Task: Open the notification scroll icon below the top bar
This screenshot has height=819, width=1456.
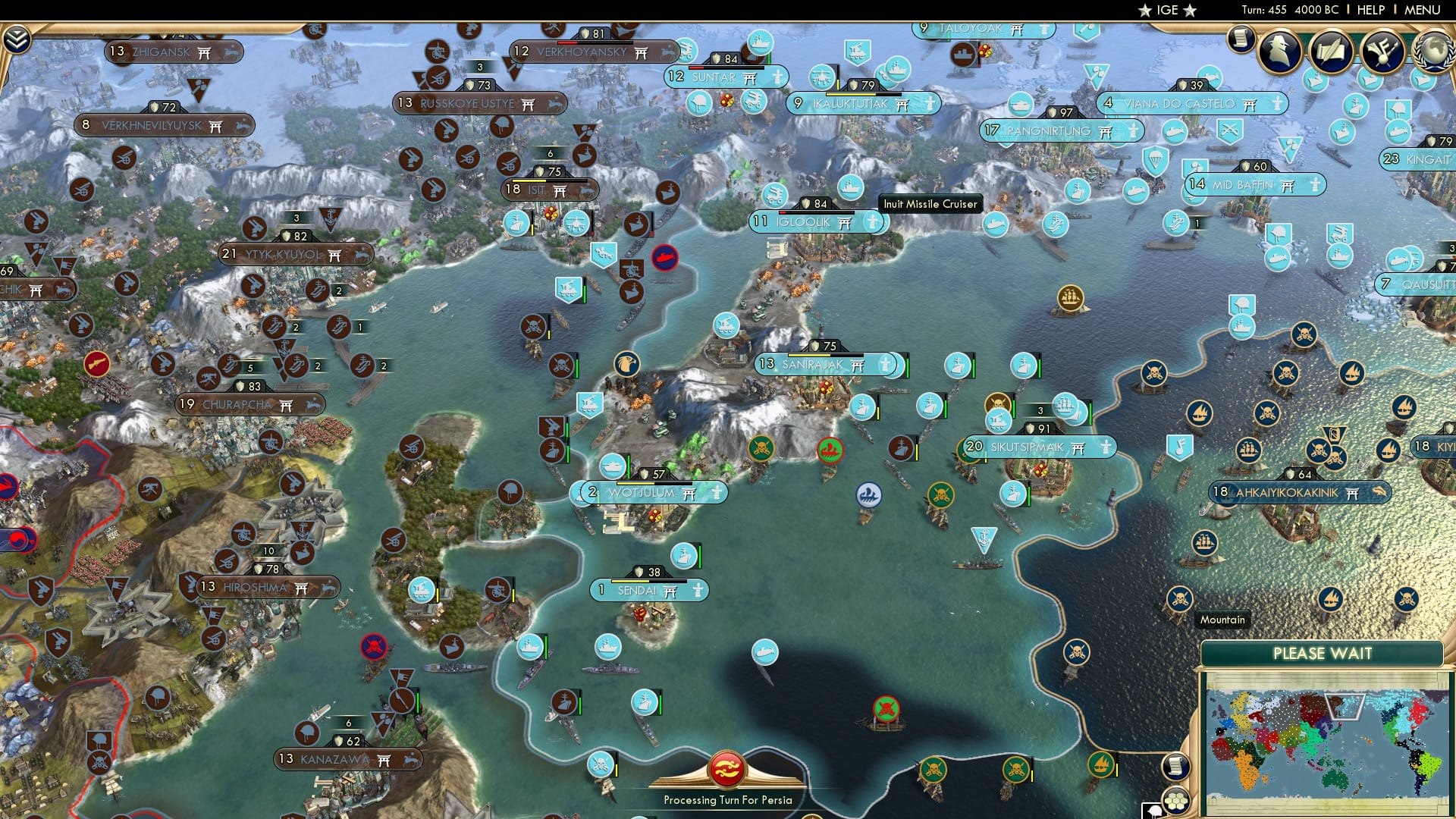Action: 1241,39
